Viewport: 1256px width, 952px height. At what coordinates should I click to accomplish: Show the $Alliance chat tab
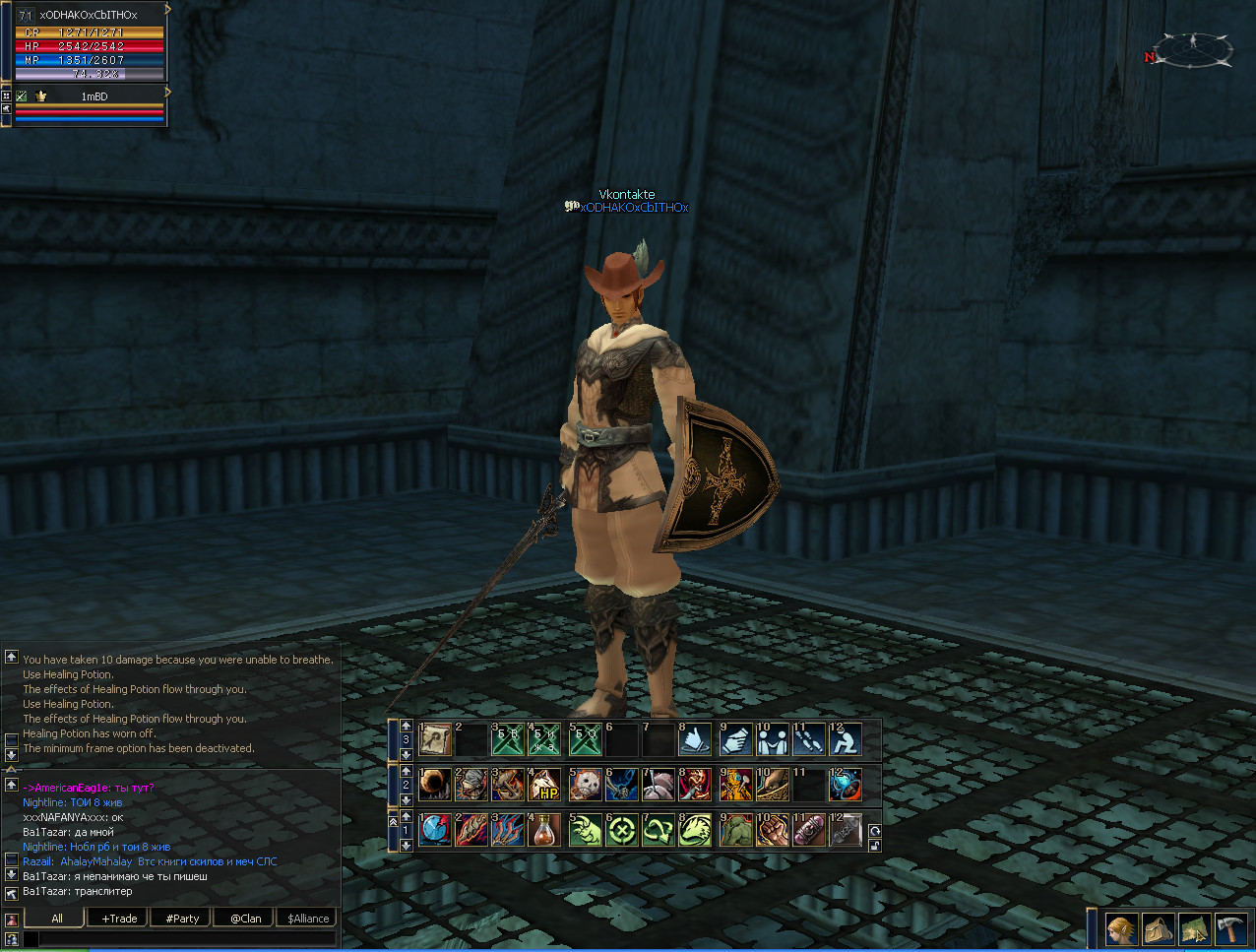point(308,919)
